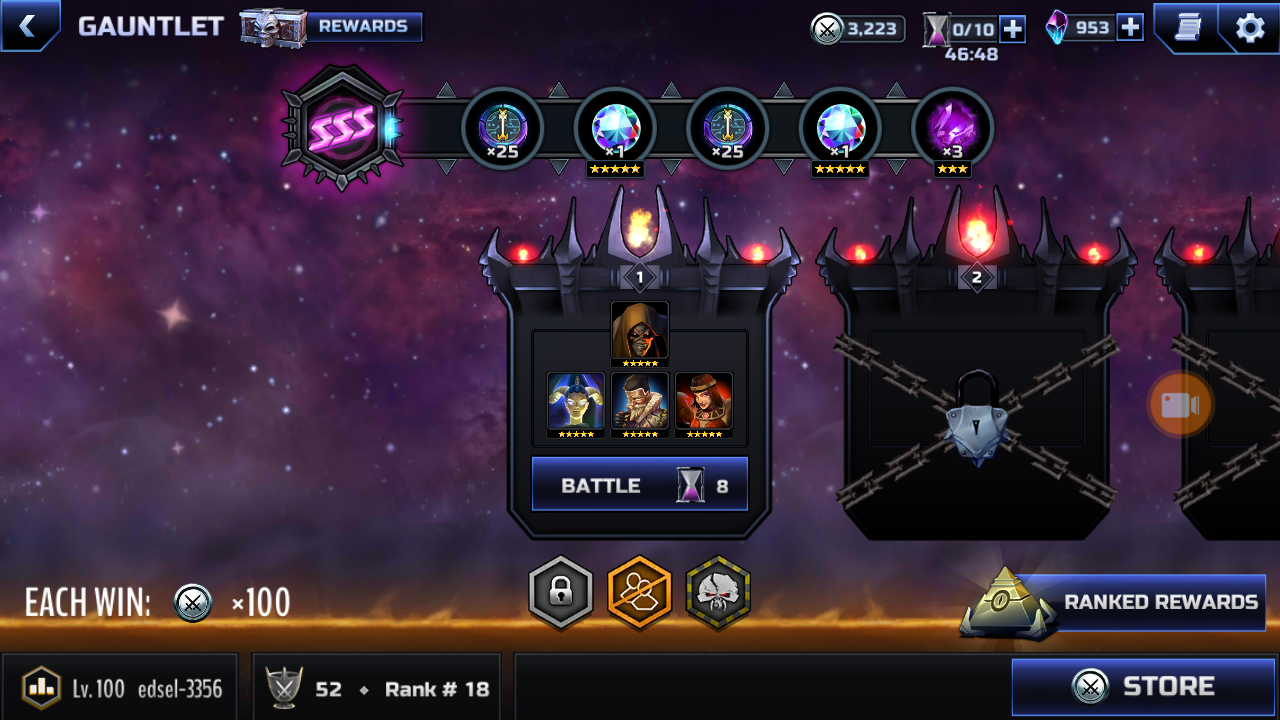This screenshot has width=1280, height=720.
Task: Select the skull hexagon badge
Action: (718, 593)
